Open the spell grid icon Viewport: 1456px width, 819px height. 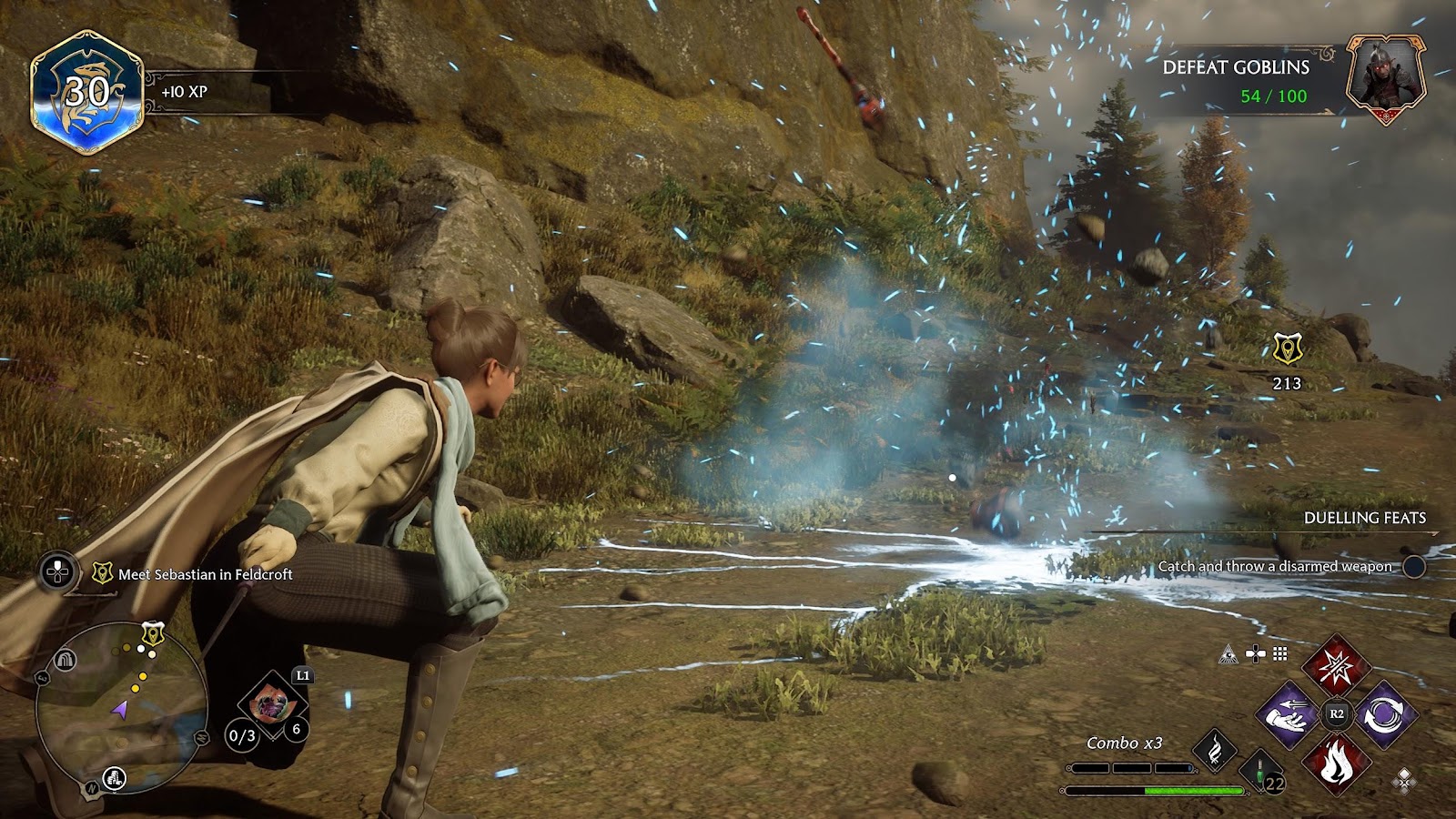tap(1280, 653)
